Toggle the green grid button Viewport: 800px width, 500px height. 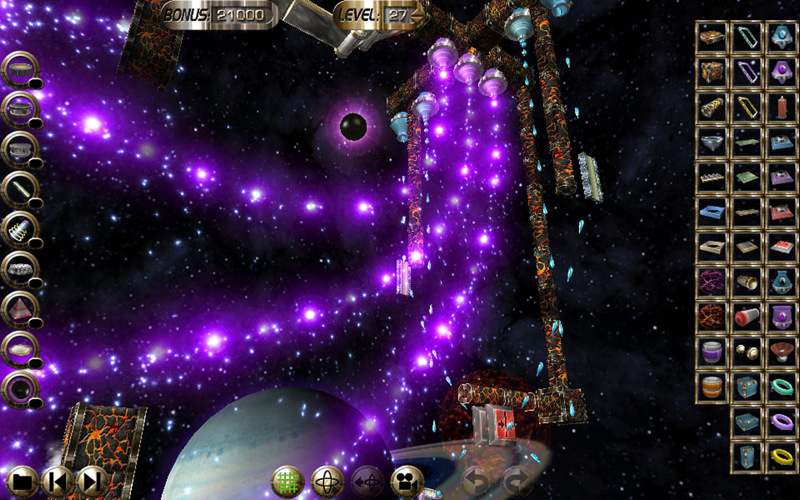point(288,481)
